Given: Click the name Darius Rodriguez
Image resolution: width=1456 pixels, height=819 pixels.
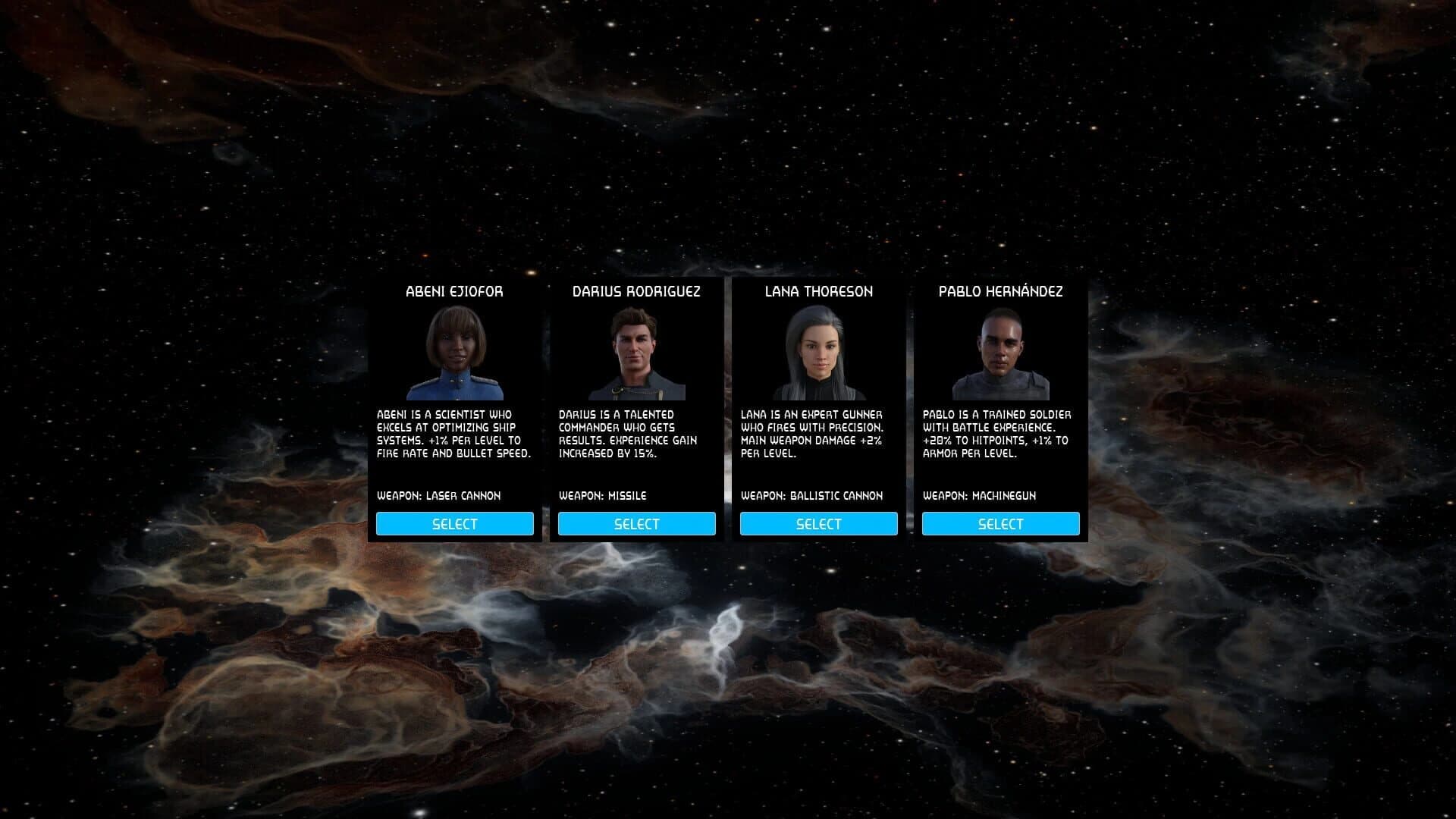Looking at the screenshot, I should click(x=637, y=290).
